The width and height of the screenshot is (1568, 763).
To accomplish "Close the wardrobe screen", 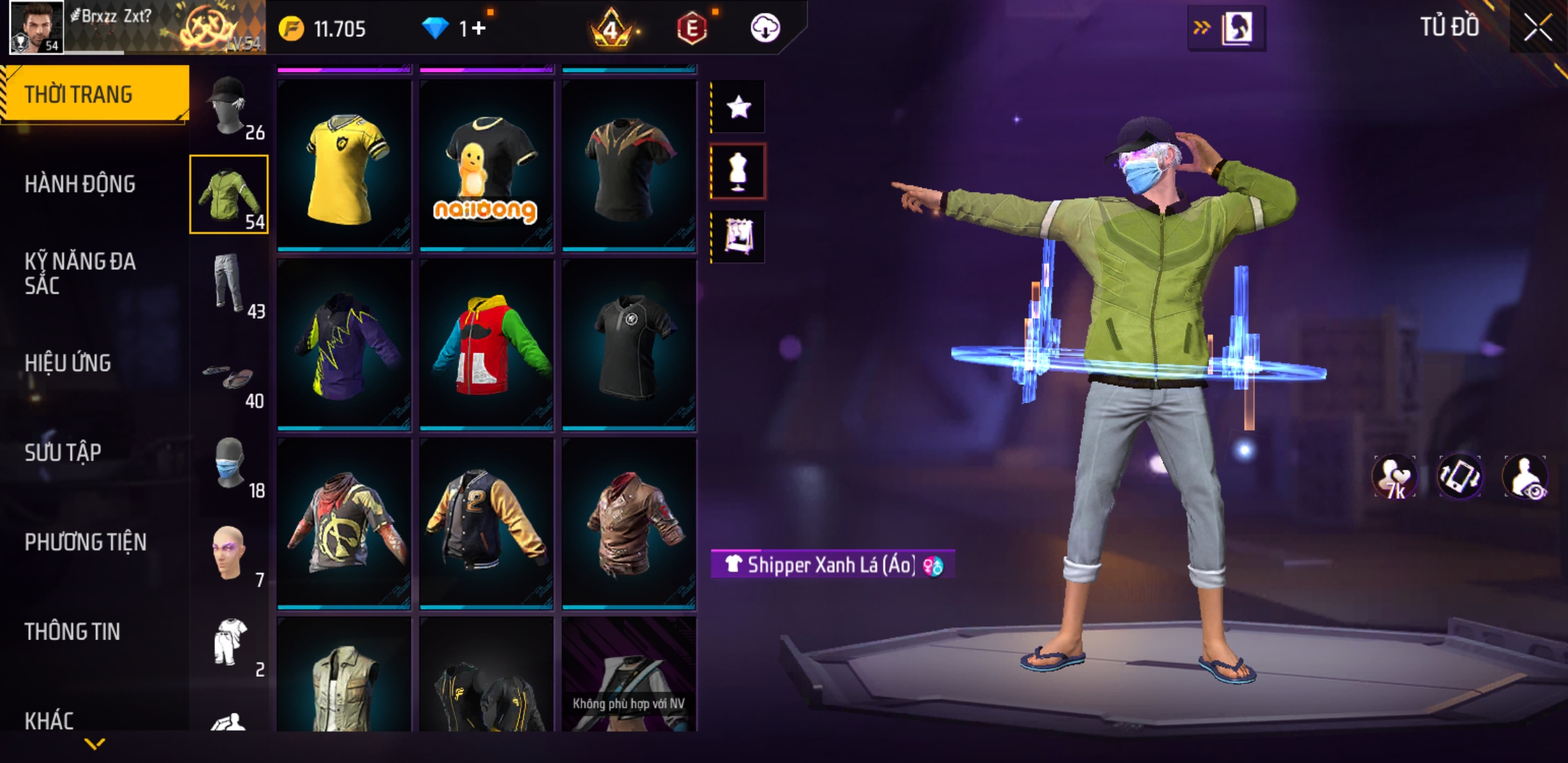I will 1538,28.
